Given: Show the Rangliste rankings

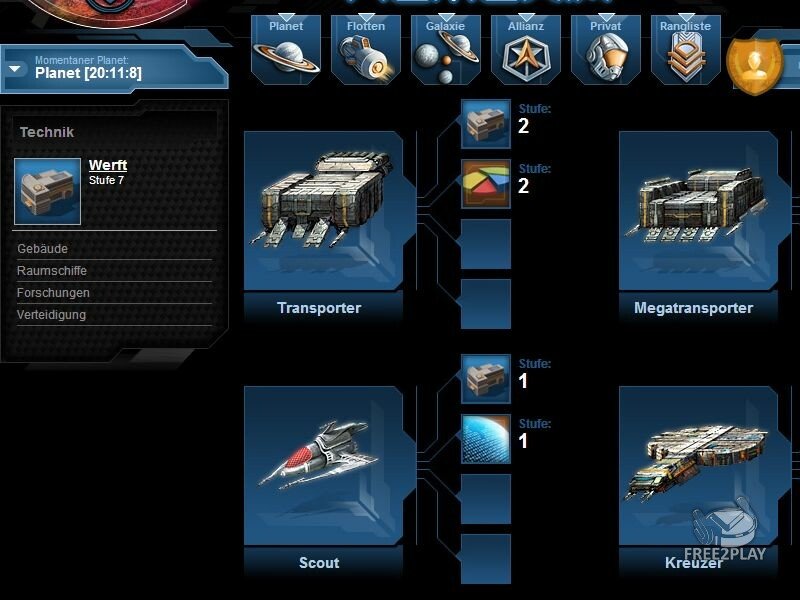Looking at the screenshot, I should coord(686,50).
